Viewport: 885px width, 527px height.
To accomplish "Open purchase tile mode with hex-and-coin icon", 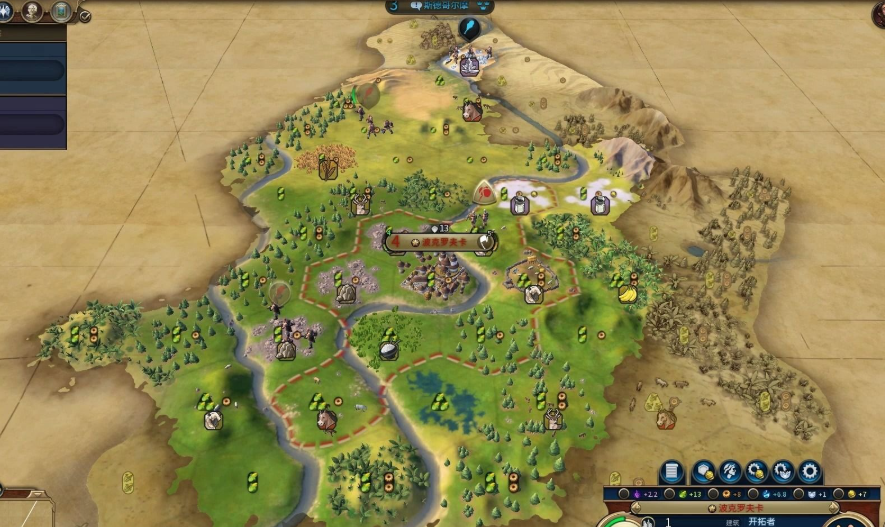I will (703, 471).
